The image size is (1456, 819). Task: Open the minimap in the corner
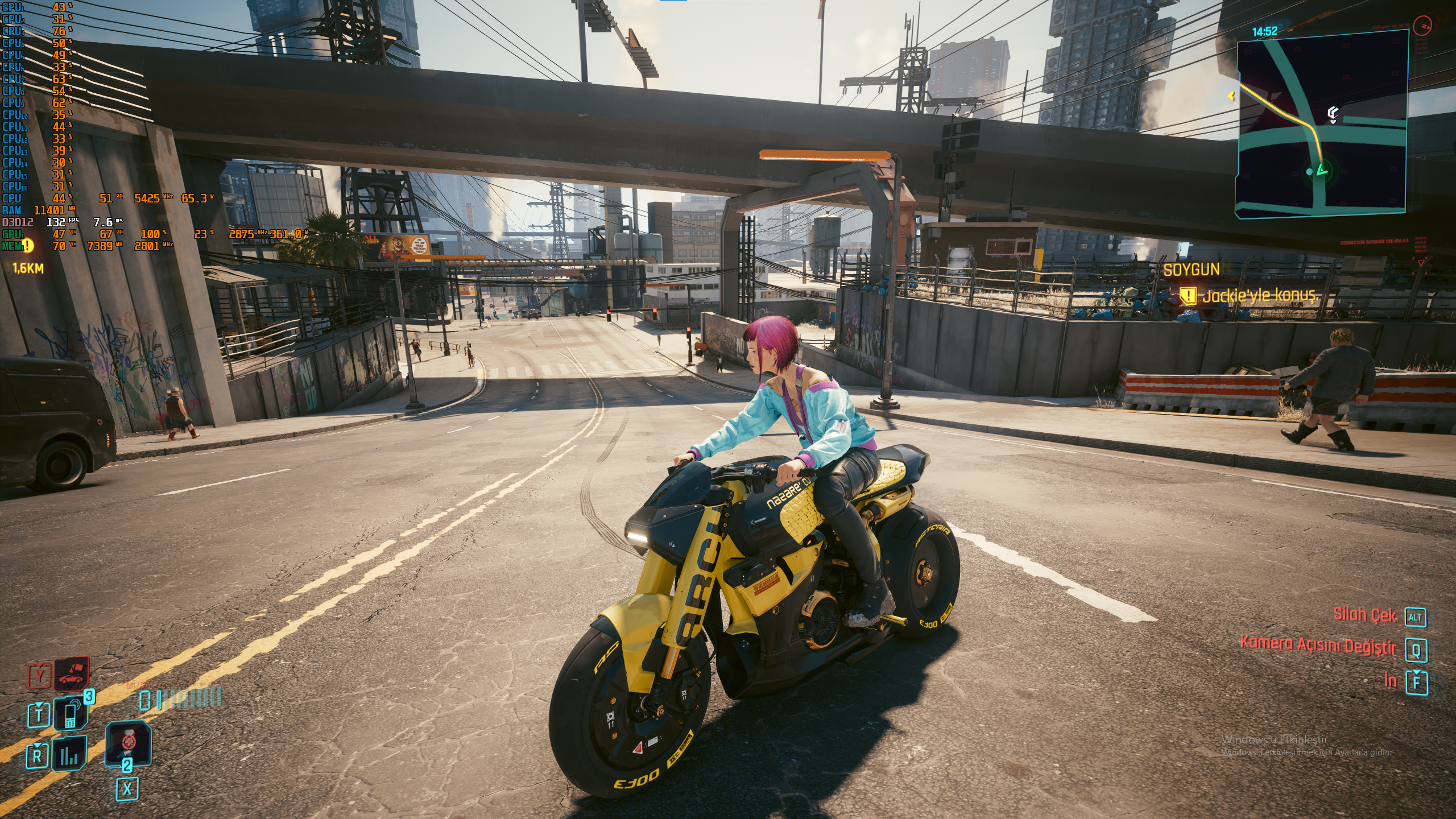click(x=1323, y=123)
